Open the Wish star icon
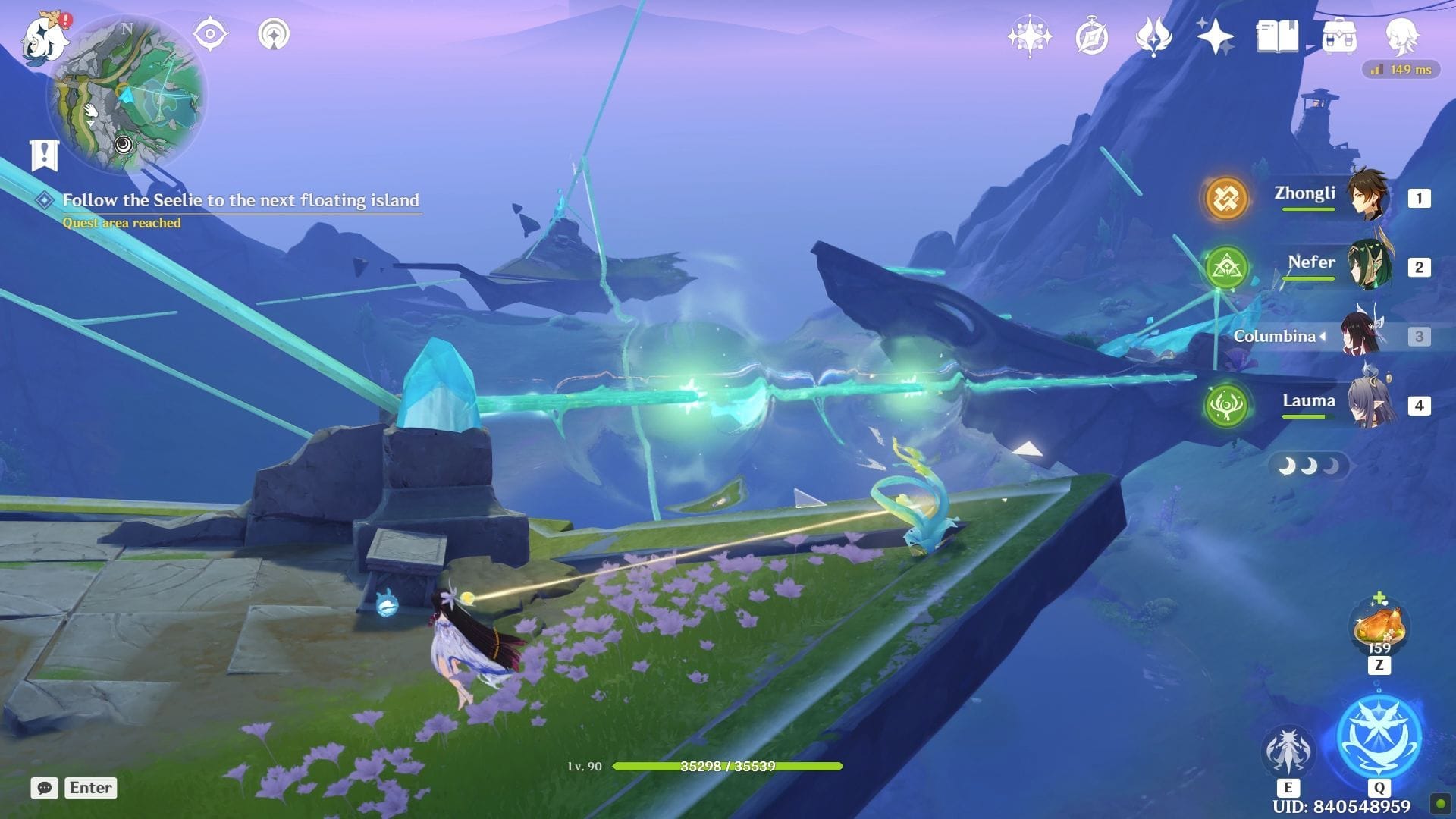Viewport: 1456px width, 819px height. [1029, 36]
